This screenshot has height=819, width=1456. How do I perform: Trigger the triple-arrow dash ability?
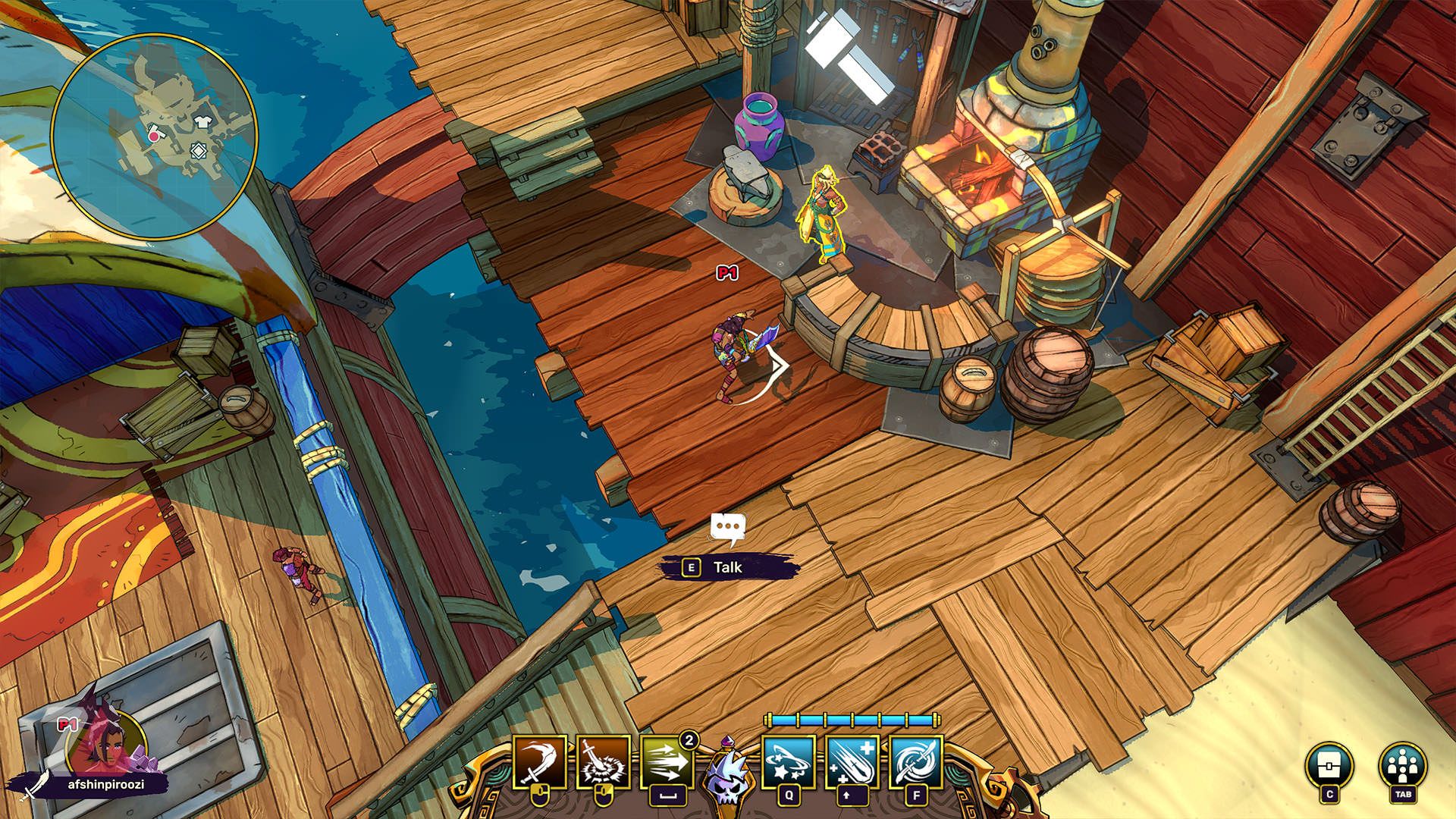tap(667, 761)
